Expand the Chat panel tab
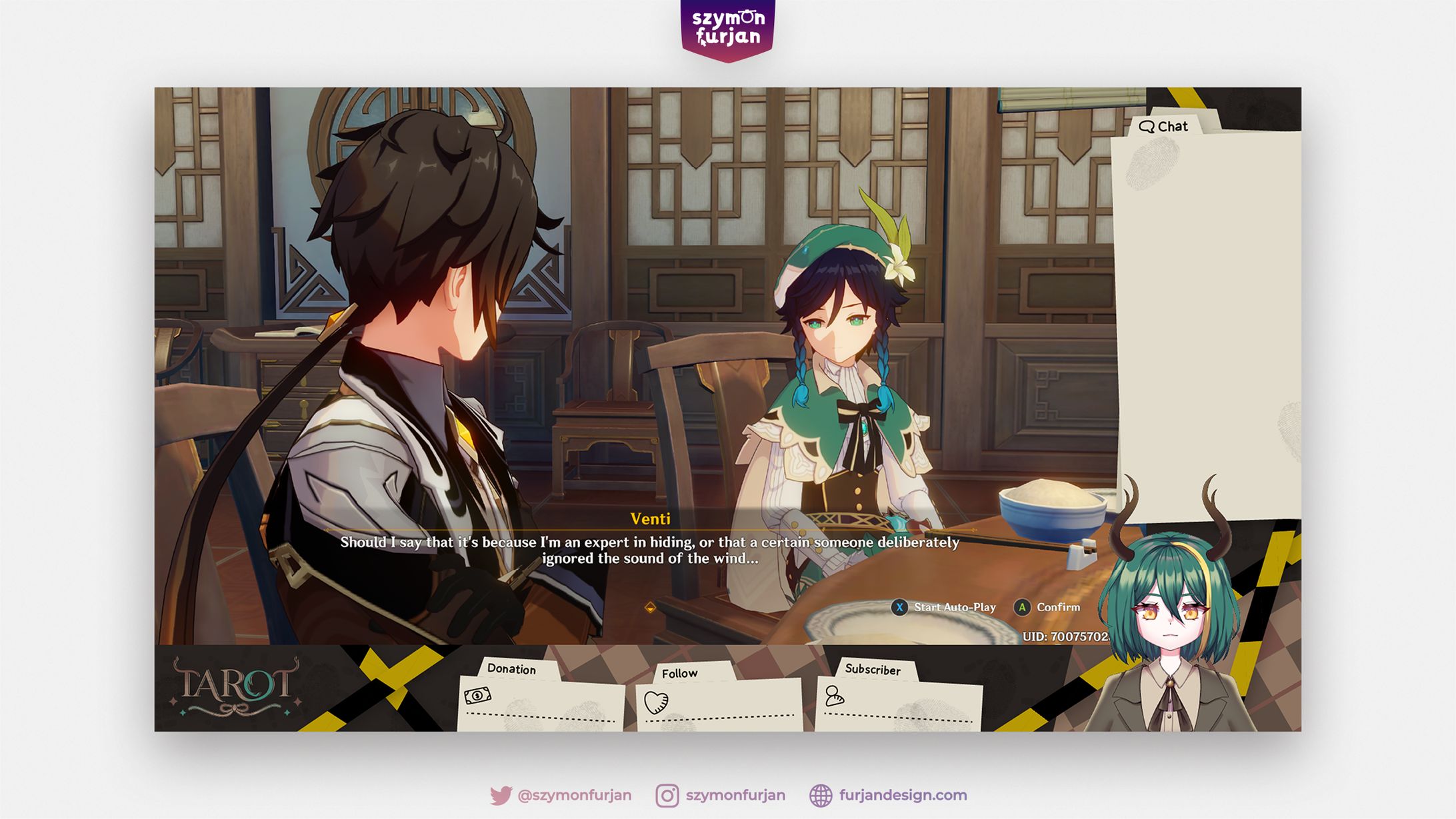Image resolution: width=1456 pixels, height=819 pixels. [1167, 126]
